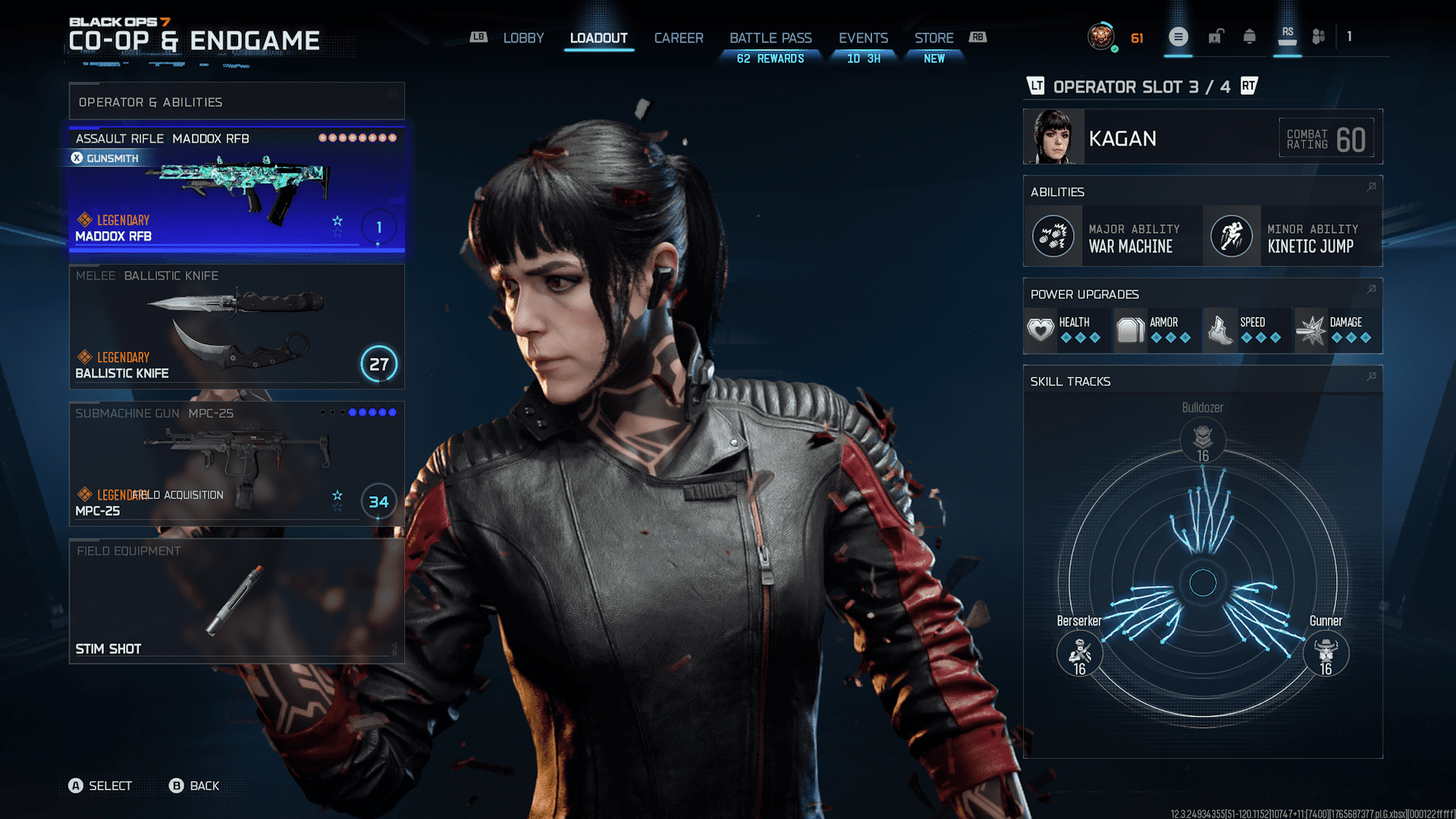Switch to the Lobby tab
This screenshot has width=1456, height=819.
click(x=523, y=38)
